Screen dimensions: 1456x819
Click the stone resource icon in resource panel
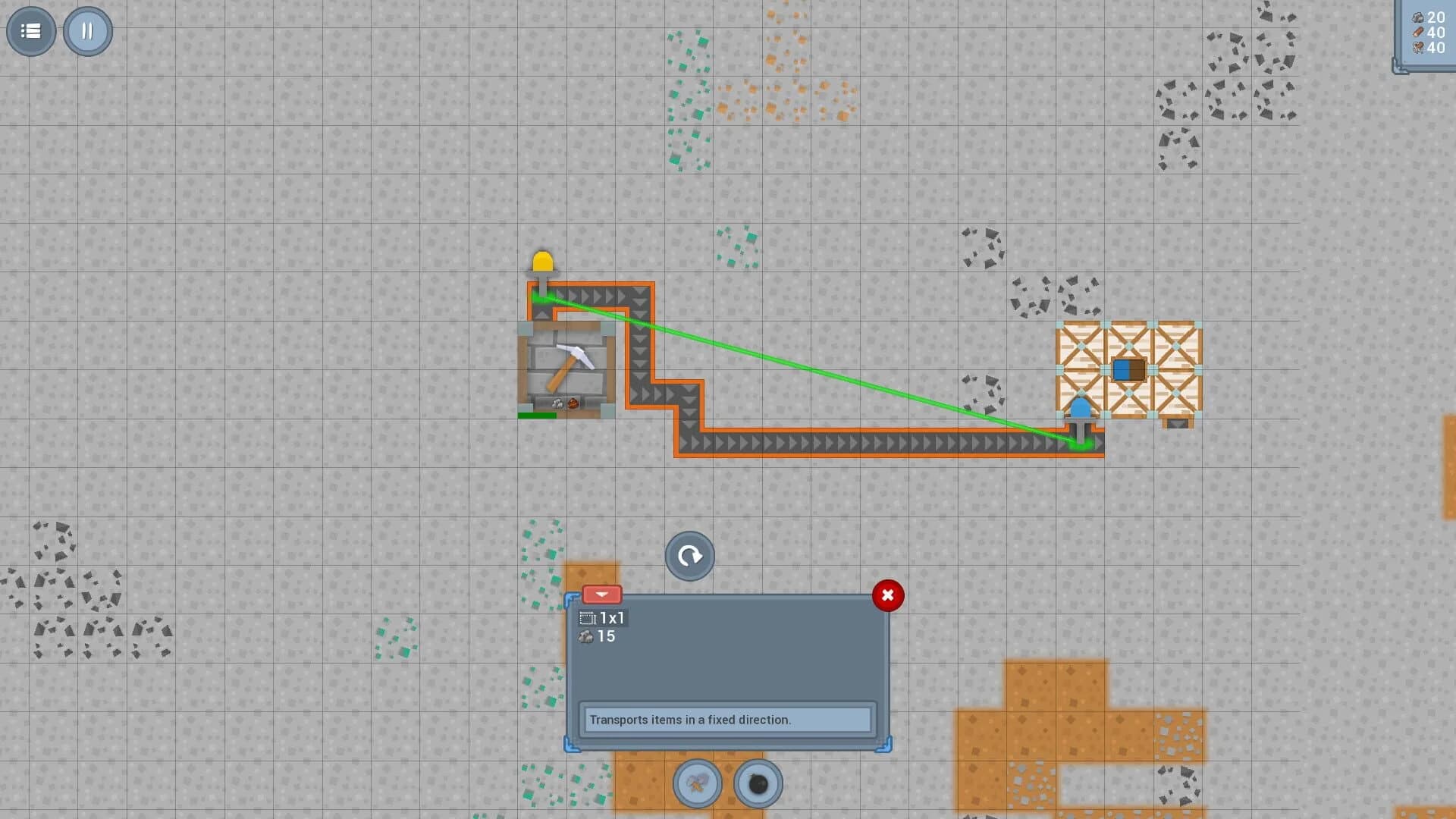tap(1419, 16)
